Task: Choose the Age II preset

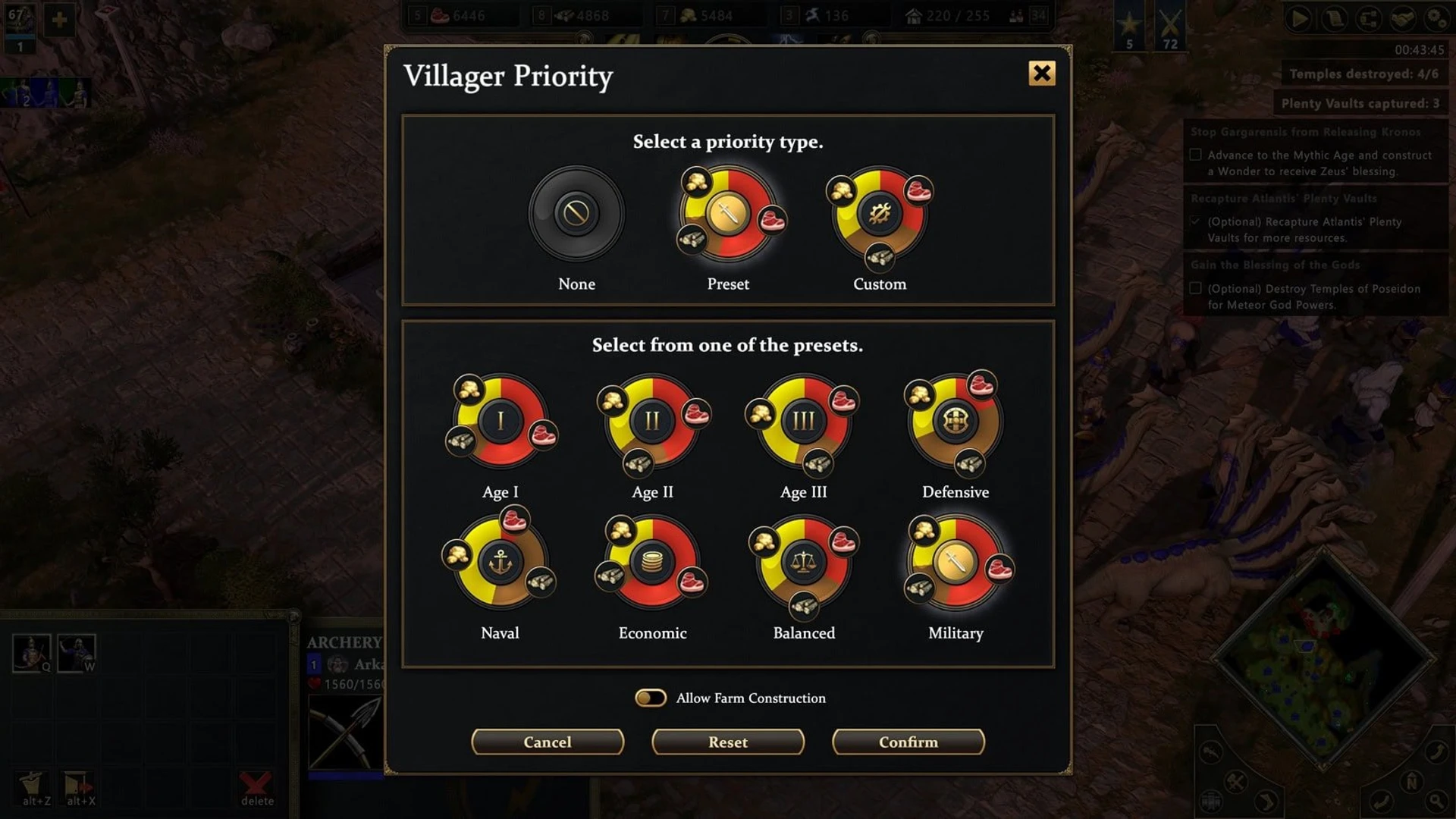Action: [652, 421]
